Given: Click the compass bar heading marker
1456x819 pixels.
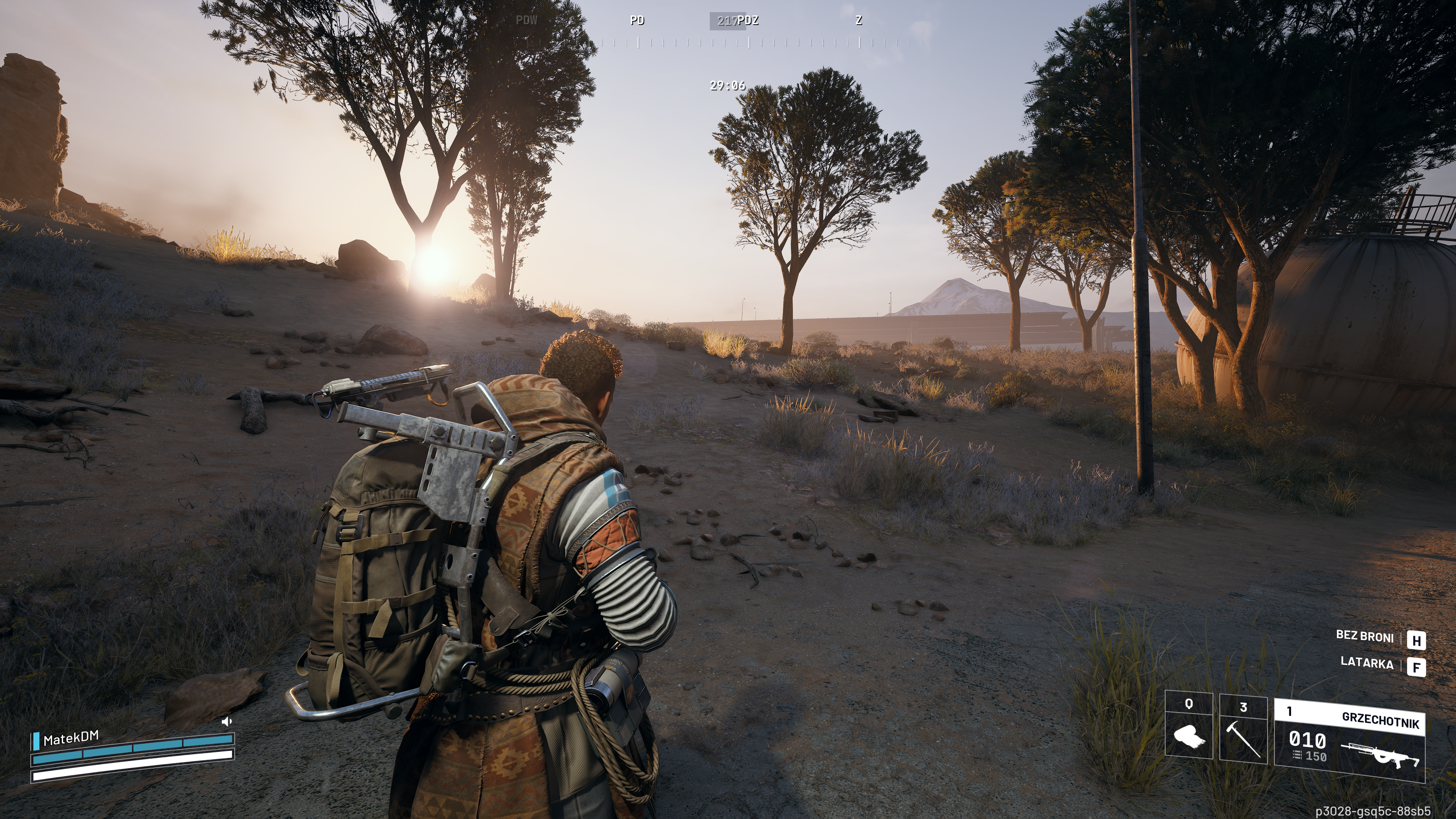Looking at the screenshot, I should tap(728, 21).
